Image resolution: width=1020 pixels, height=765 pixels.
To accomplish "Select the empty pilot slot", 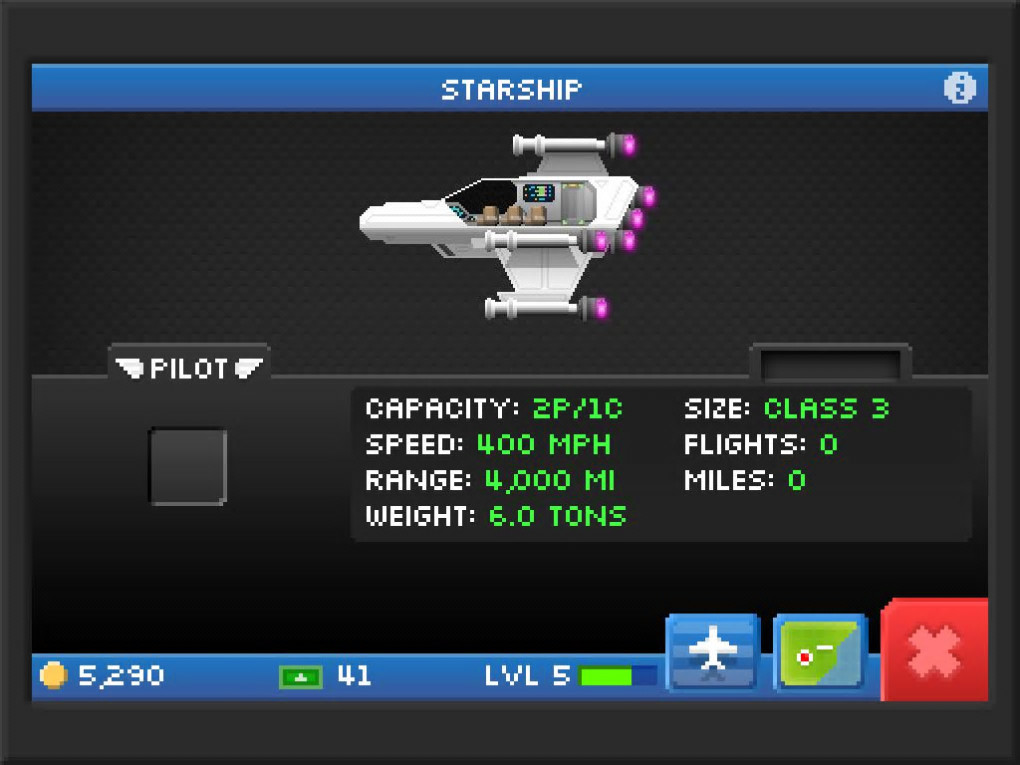I will [x=188, y=466].
